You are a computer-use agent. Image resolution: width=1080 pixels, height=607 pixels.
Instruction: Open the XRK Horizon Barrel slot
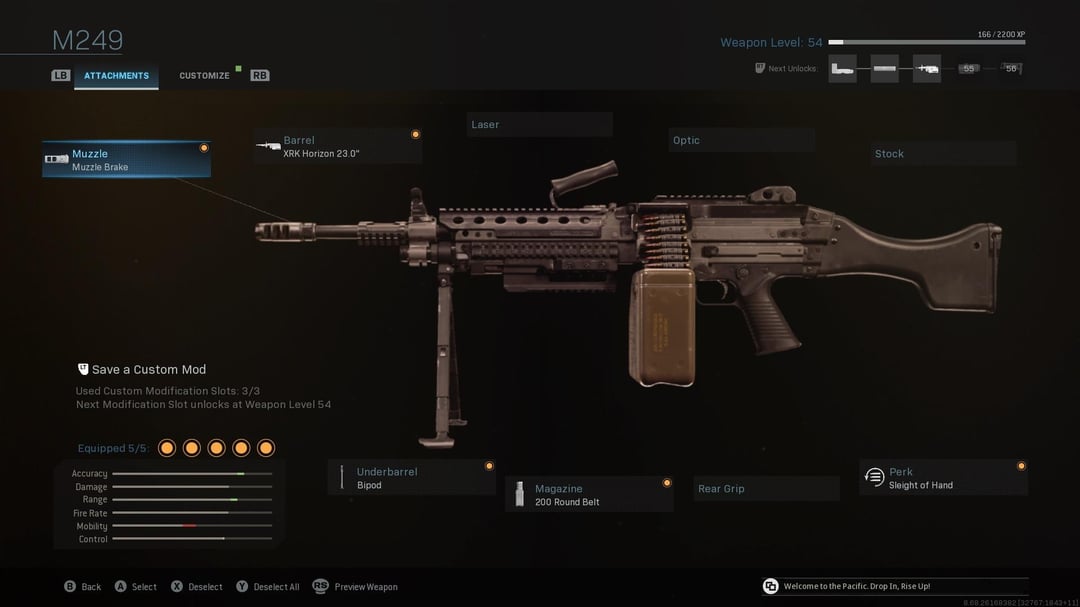coord(336,147)
